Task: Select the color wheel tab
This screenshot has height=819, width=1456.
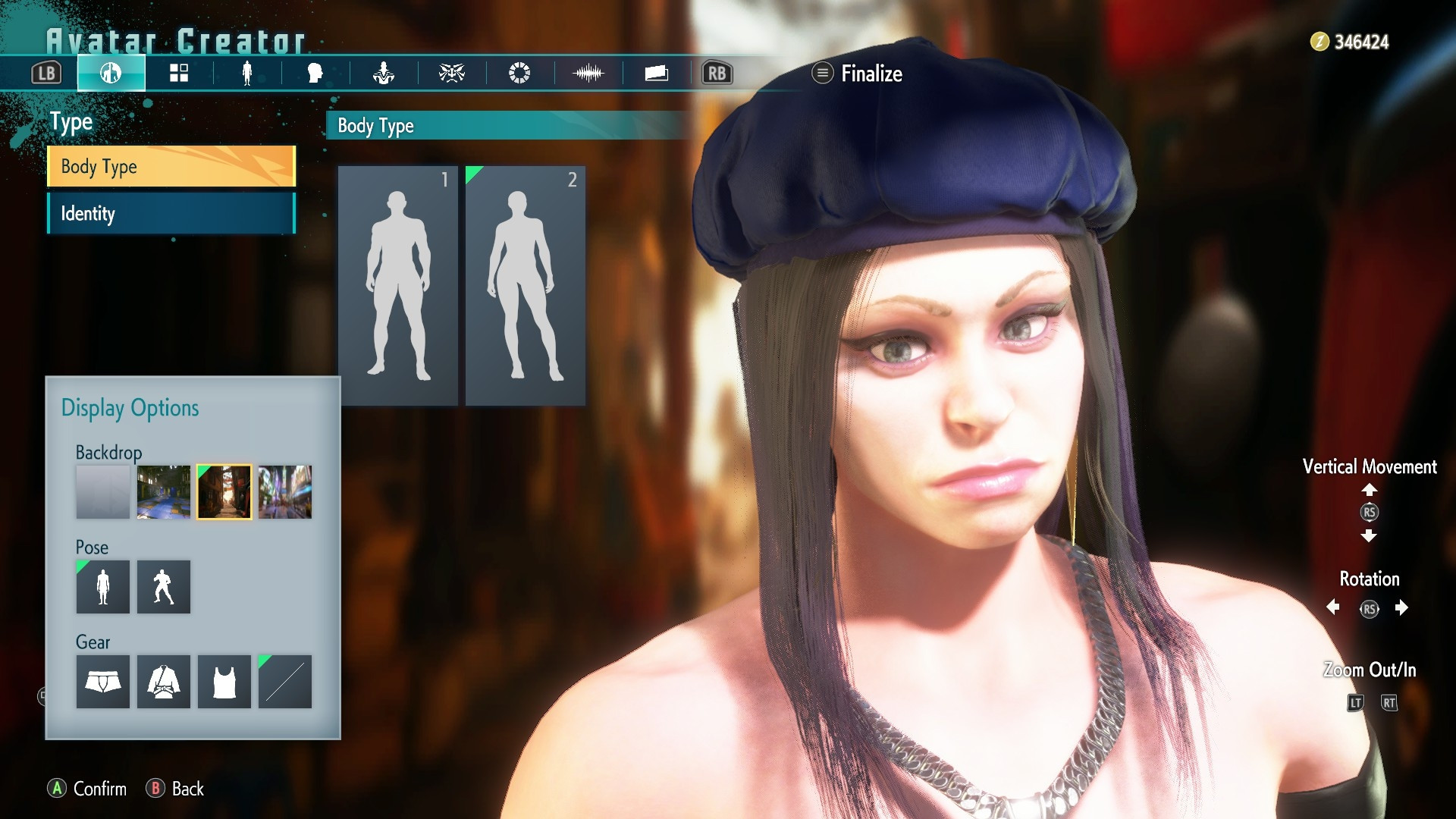Action: (x=519, y=74)
